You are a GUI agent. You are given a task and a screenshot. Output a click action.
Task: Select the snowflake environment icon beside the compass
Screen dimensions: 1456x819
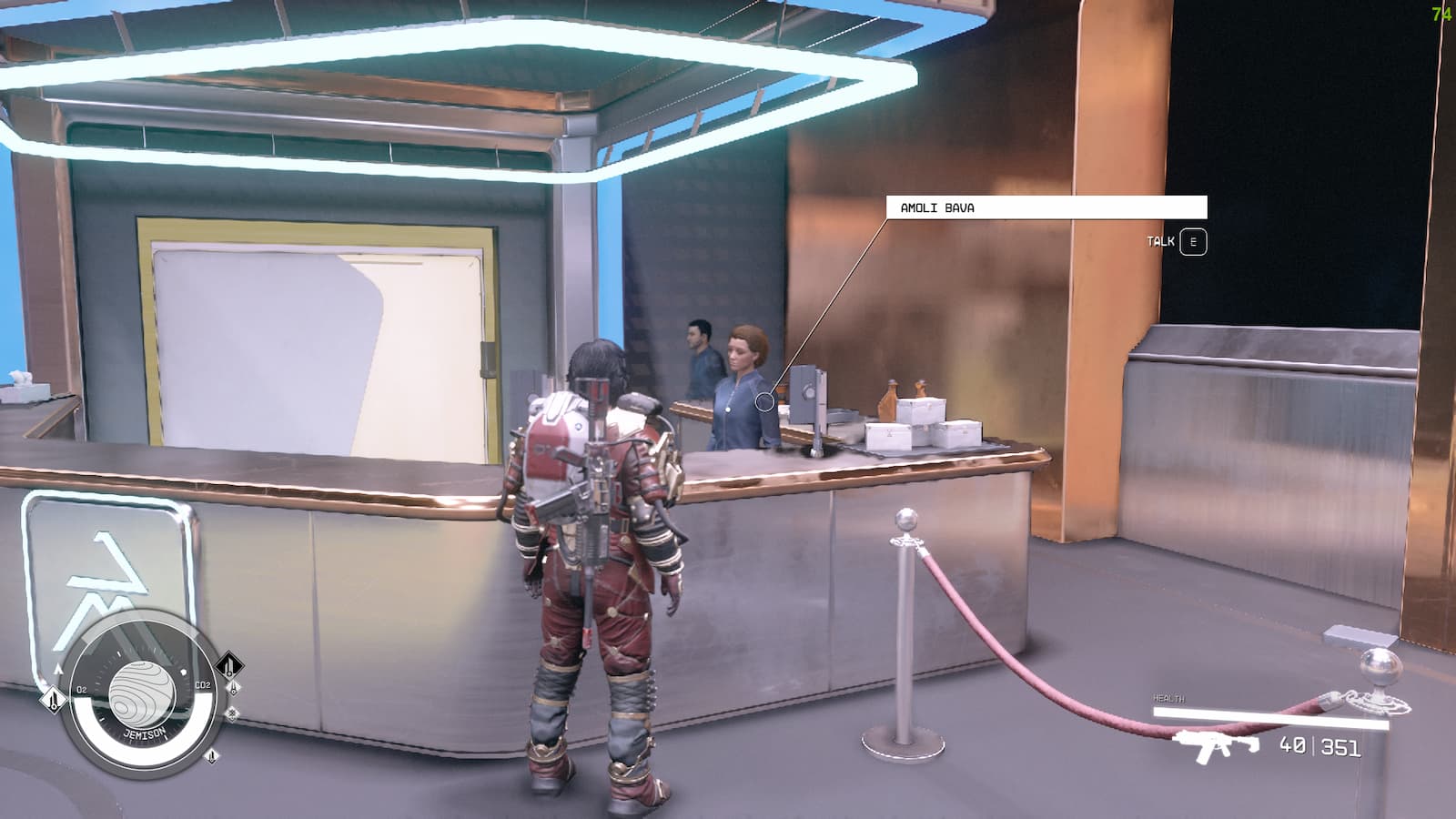tap(232, 713)
